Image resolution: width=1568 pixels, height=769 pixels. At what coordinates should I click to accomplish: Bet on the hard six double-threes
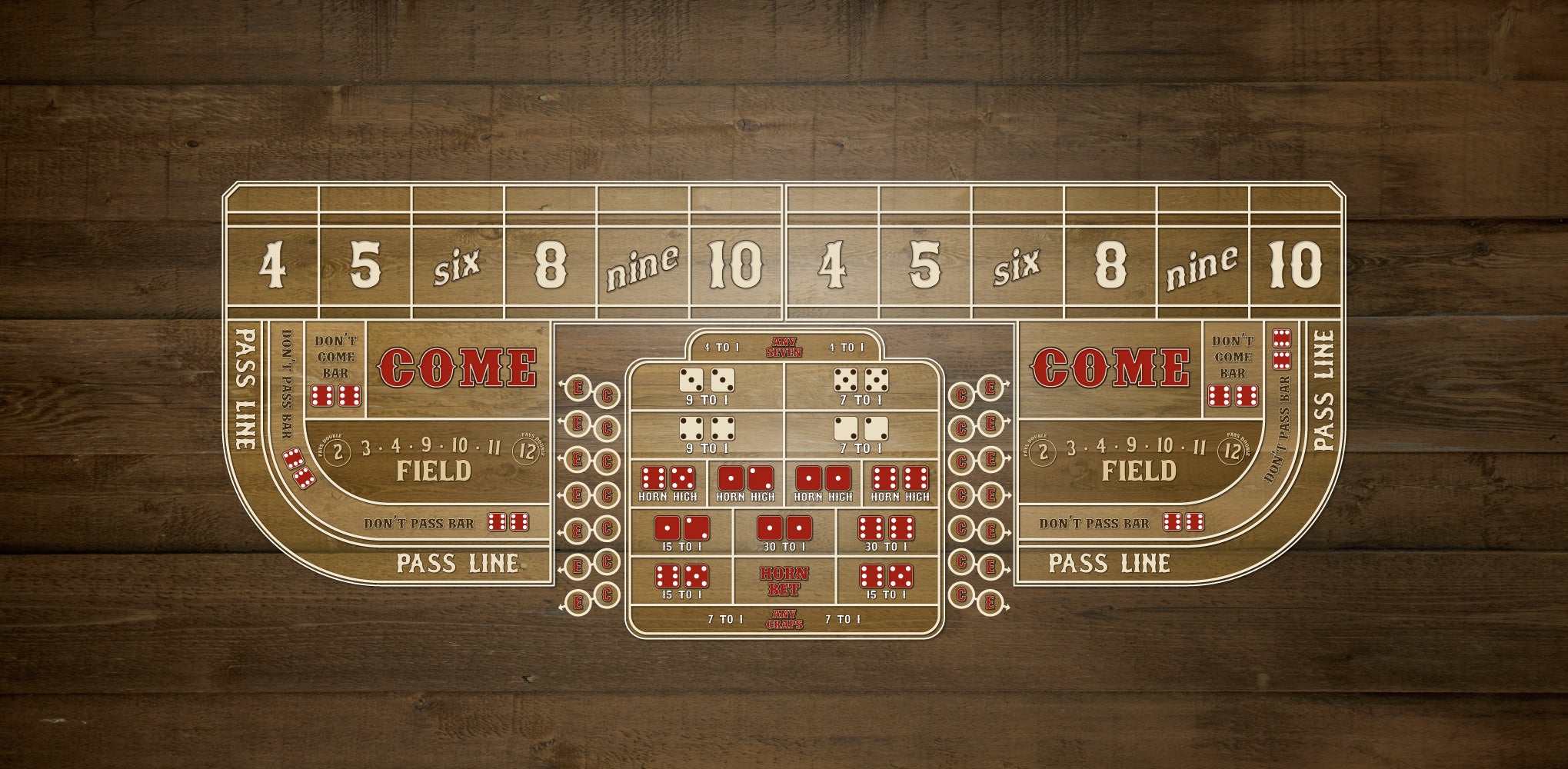(x=707, y=386)
